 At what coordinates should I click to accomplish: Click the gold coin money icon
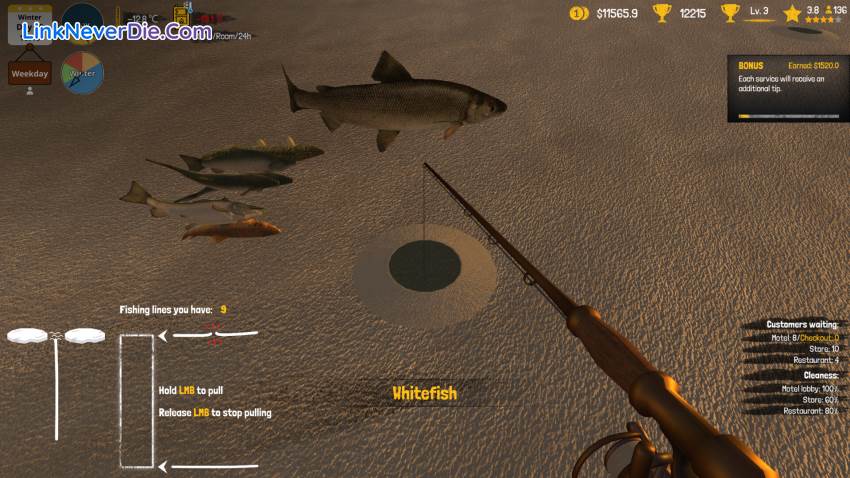(x=578, y=13)
